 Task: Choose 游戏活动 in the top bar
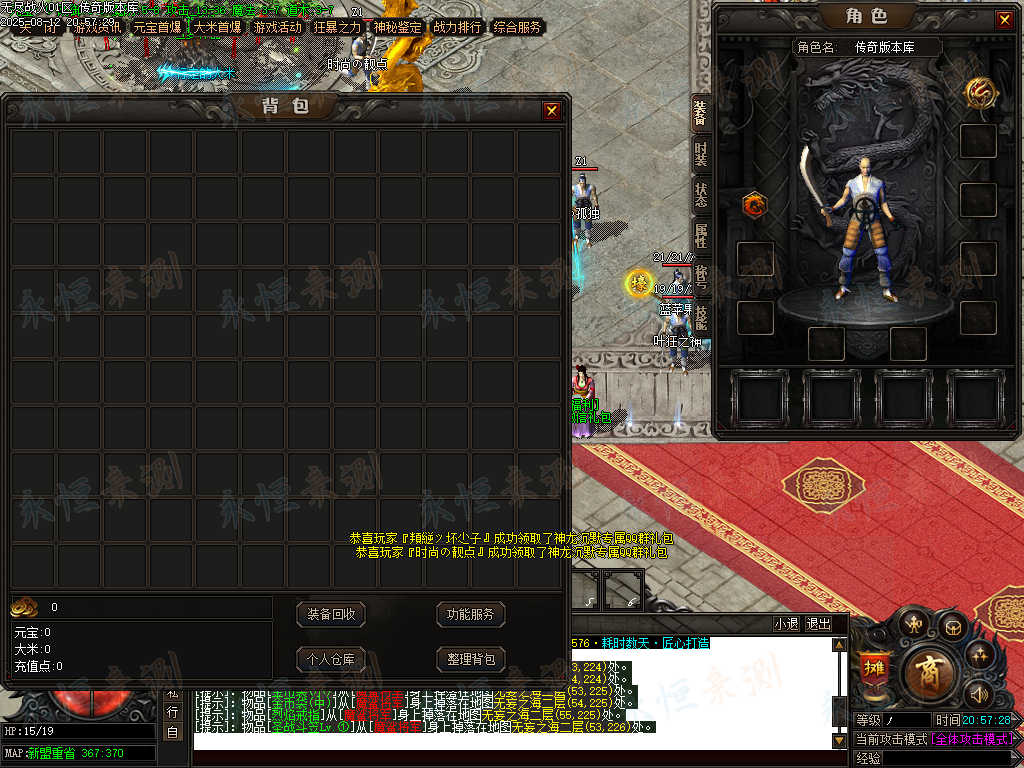click(277, 28)
